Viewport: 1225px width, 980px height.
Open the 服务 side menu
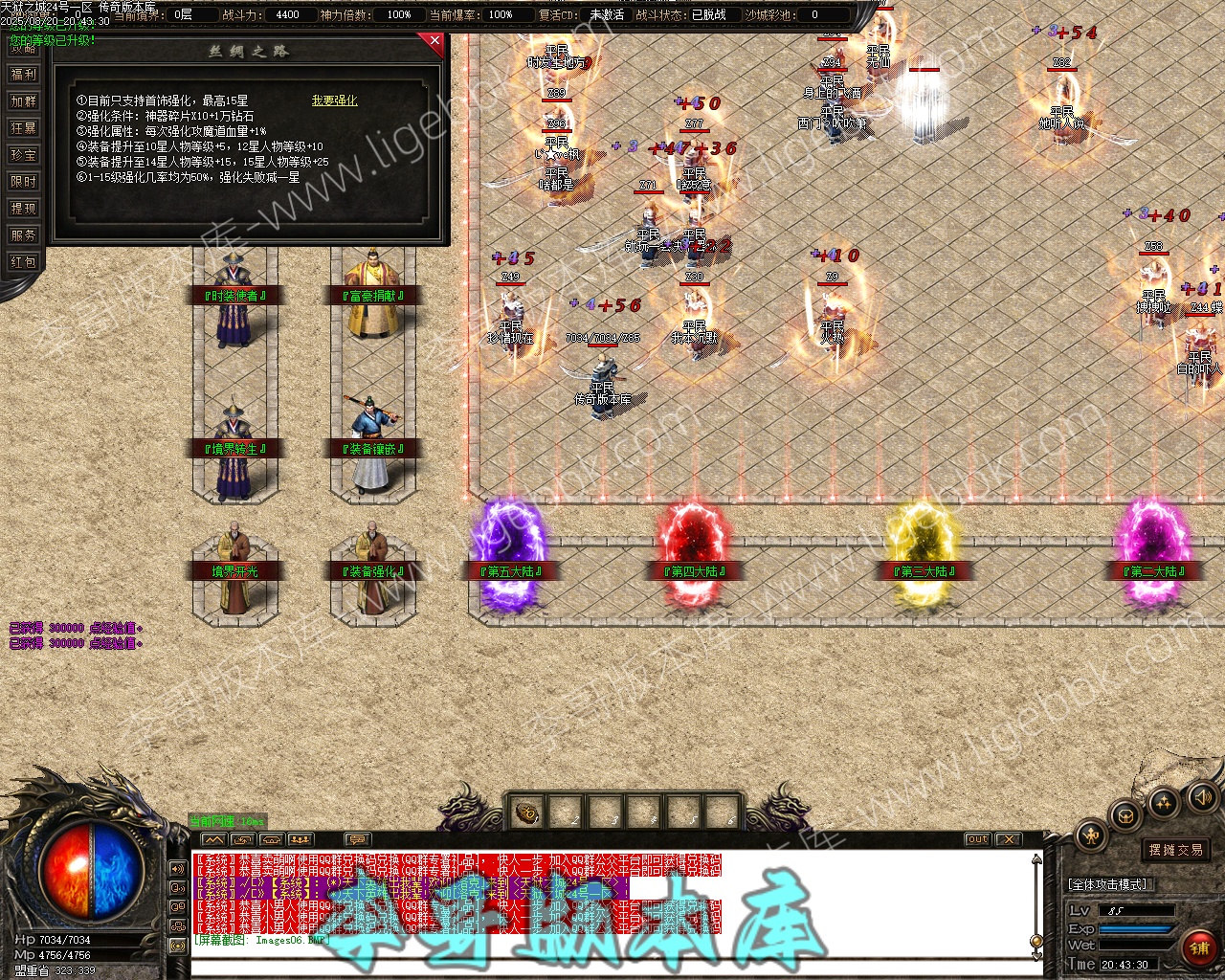(x=23, y=235)
